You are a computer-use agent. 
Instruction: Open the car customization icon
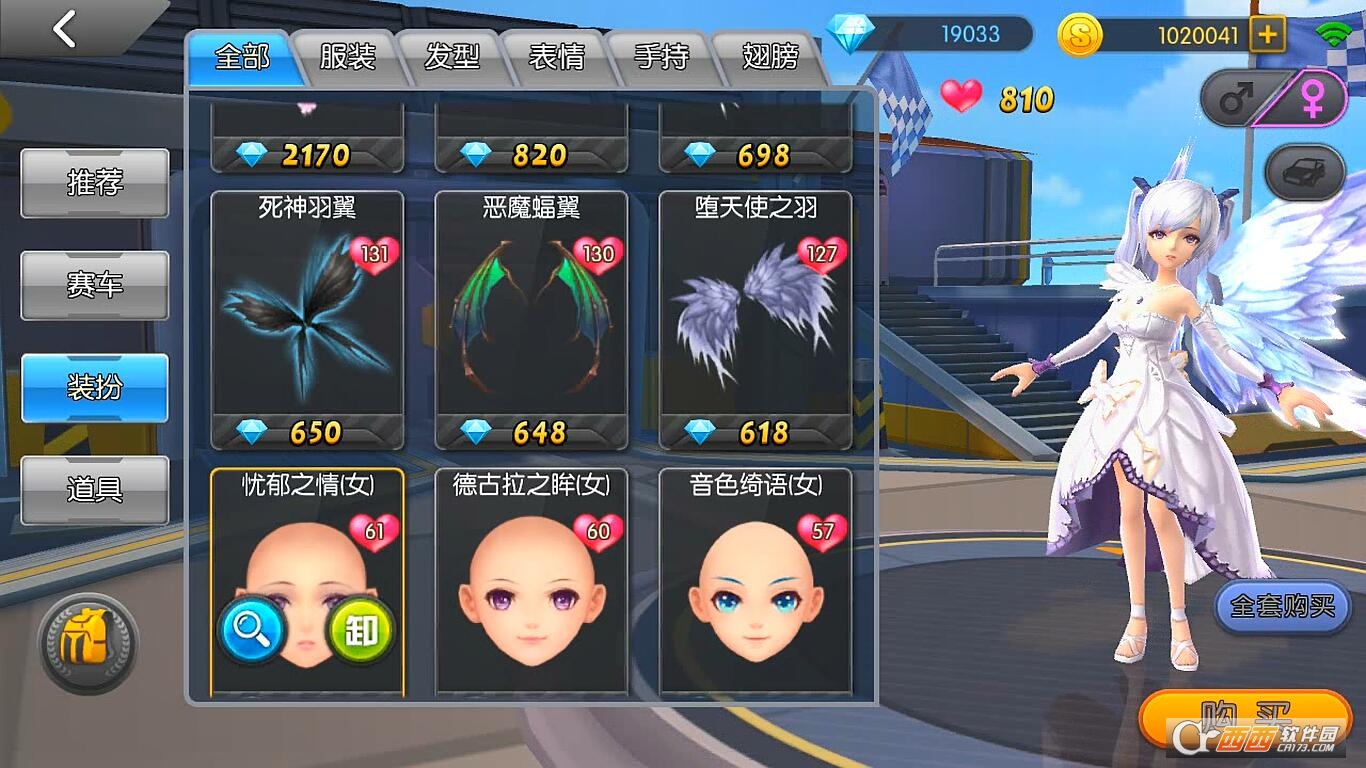point(1302,171)
